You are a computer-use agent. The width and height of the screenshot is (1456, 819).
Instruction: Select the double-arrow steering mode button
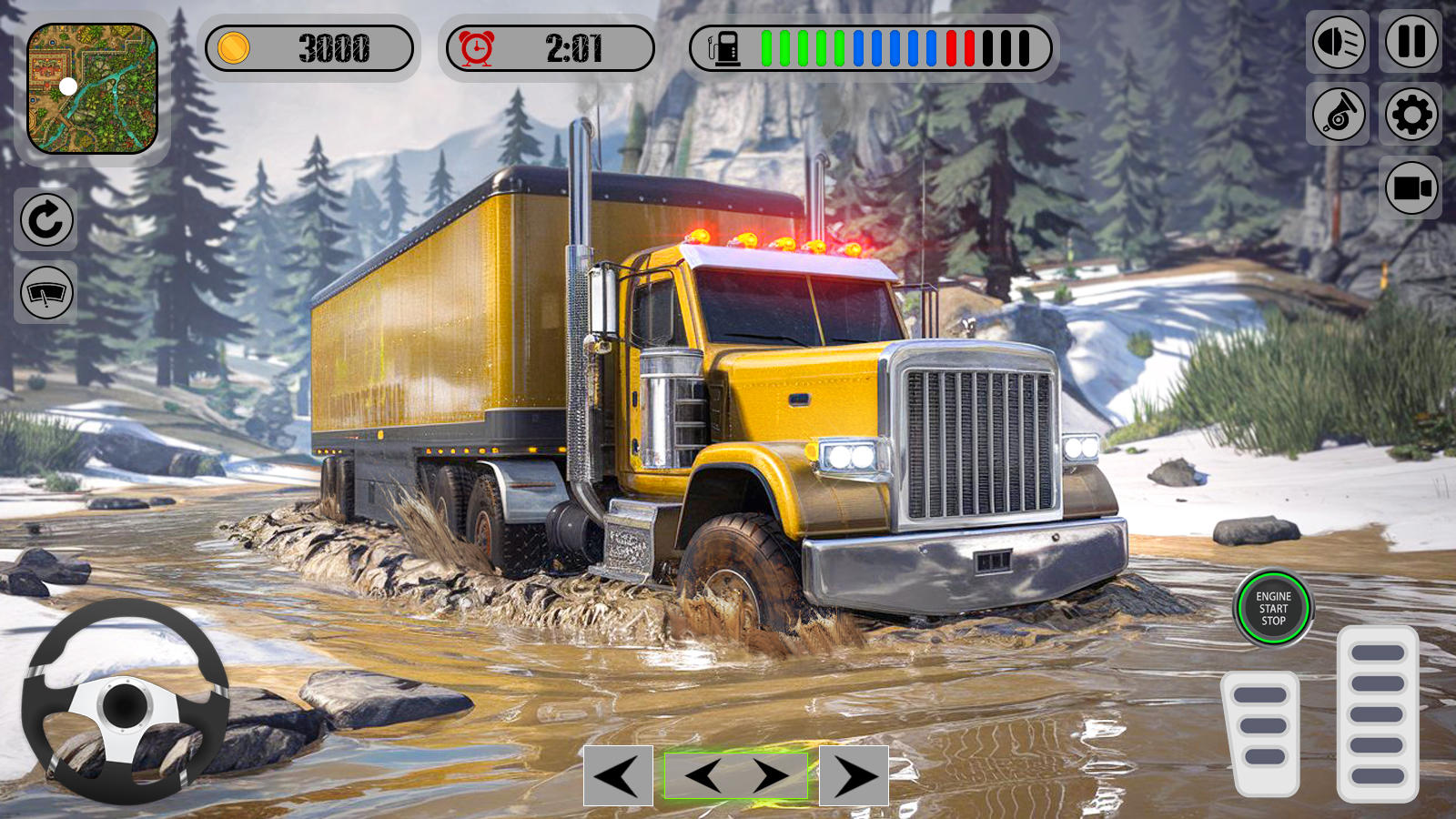click(x=736, y=776)
